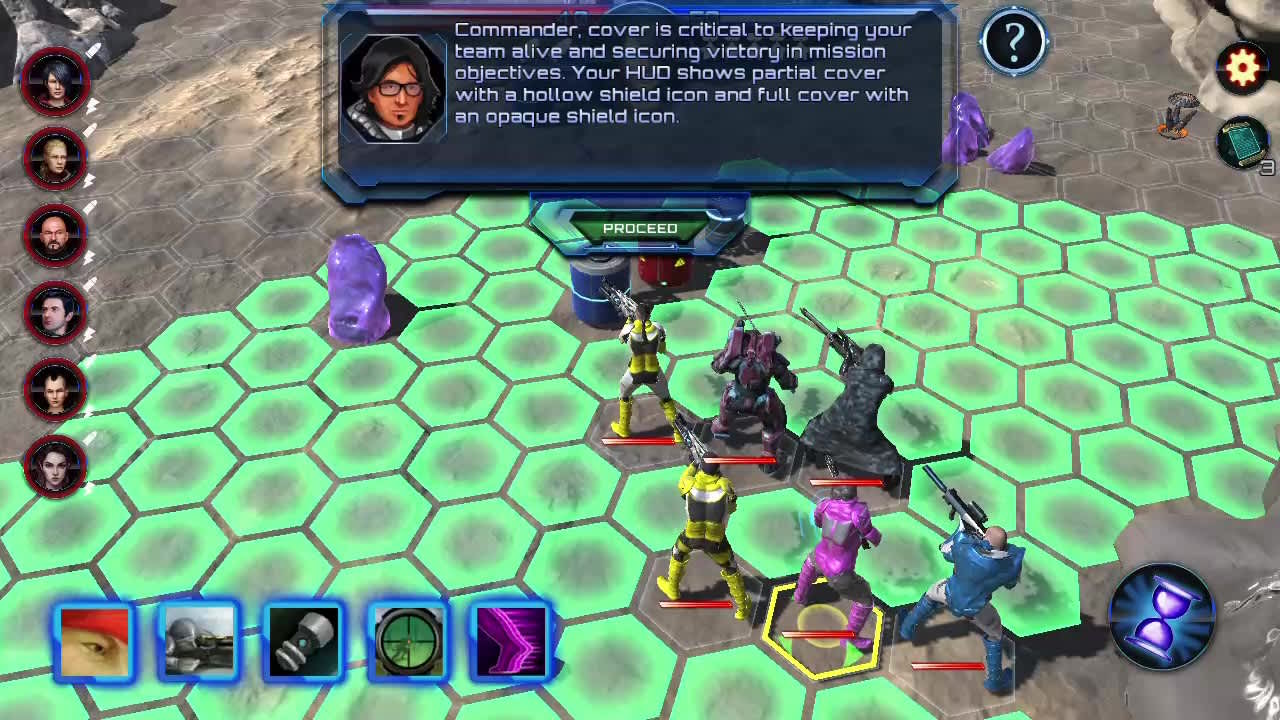This screenshot has height=720, width=1280.
Task: Click the advisor's portrait in the dialog
Action: point(394,85)
